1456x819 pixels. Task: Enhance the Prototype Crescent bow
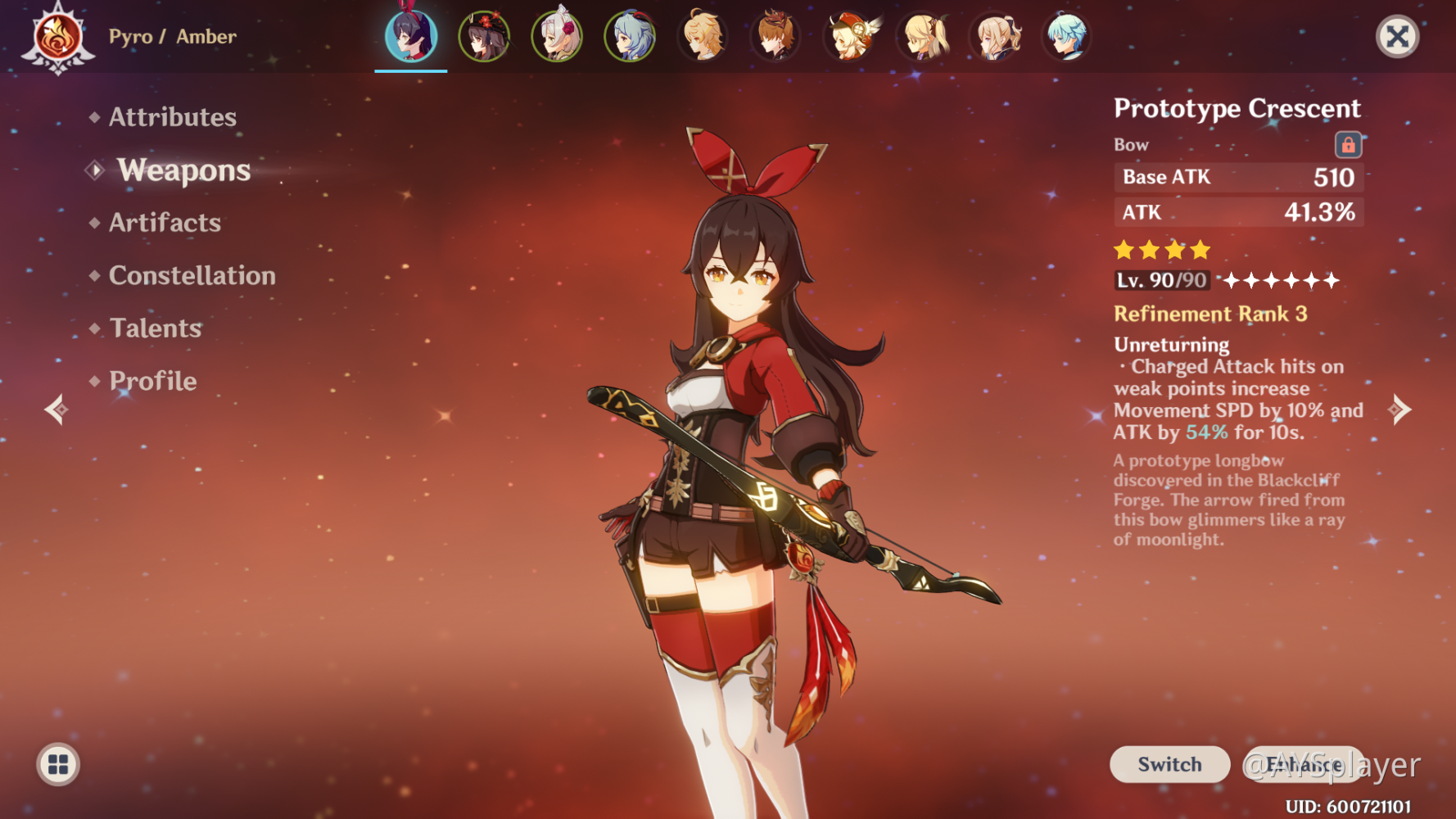pyautogui.click(x=1304, y=764)
